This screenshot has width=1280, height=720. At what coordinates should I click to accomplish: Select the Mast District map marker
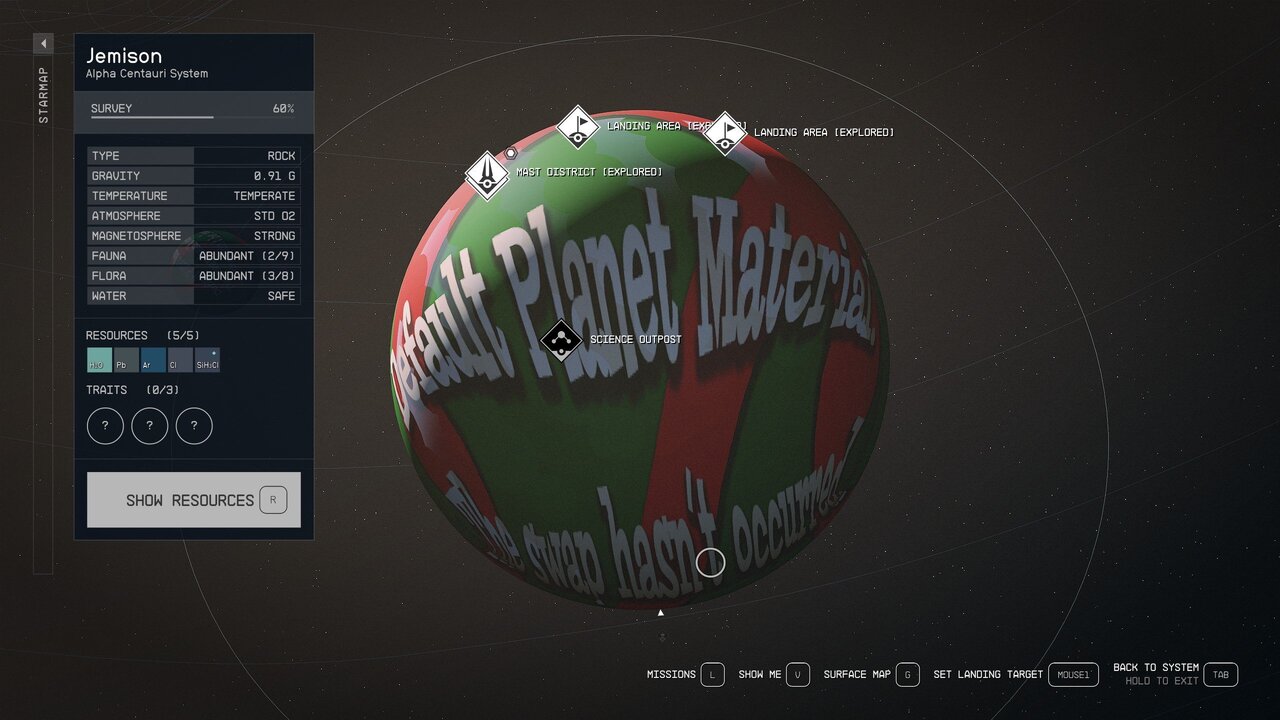tap(487, 175)
